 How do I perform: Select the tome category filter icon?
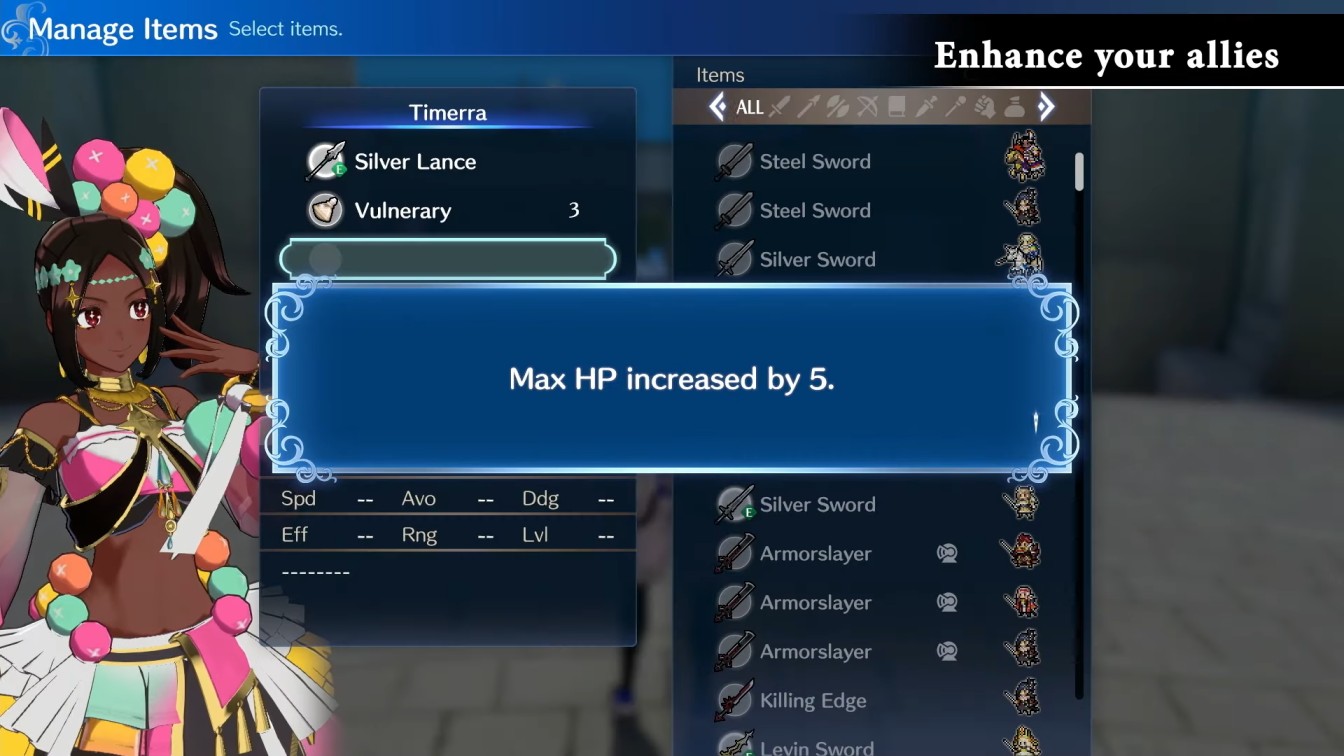click(895, 107)
